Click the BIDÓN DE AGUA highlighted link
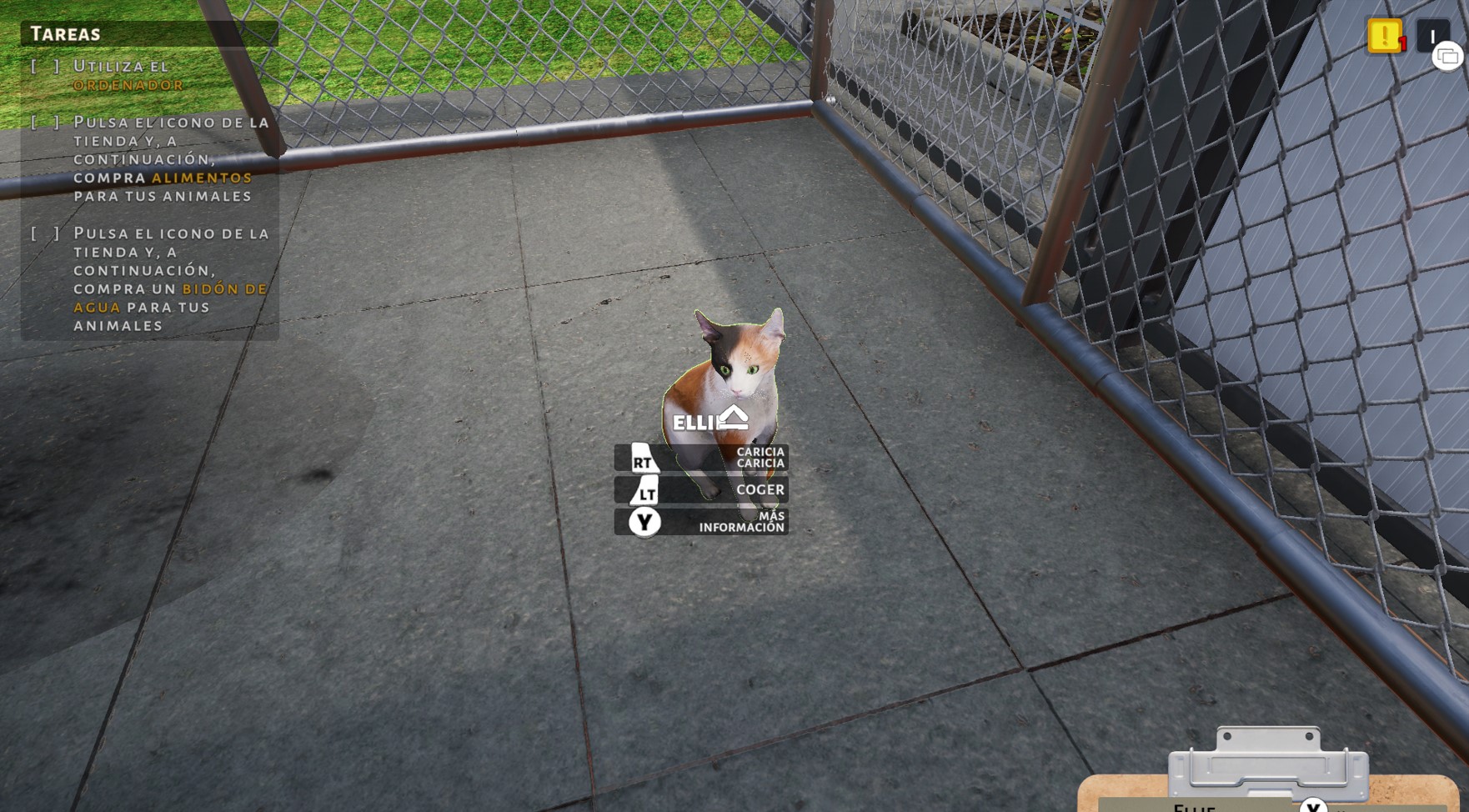Image resolution: width=1469 pixels, height=812 pixels. (222, 289)
